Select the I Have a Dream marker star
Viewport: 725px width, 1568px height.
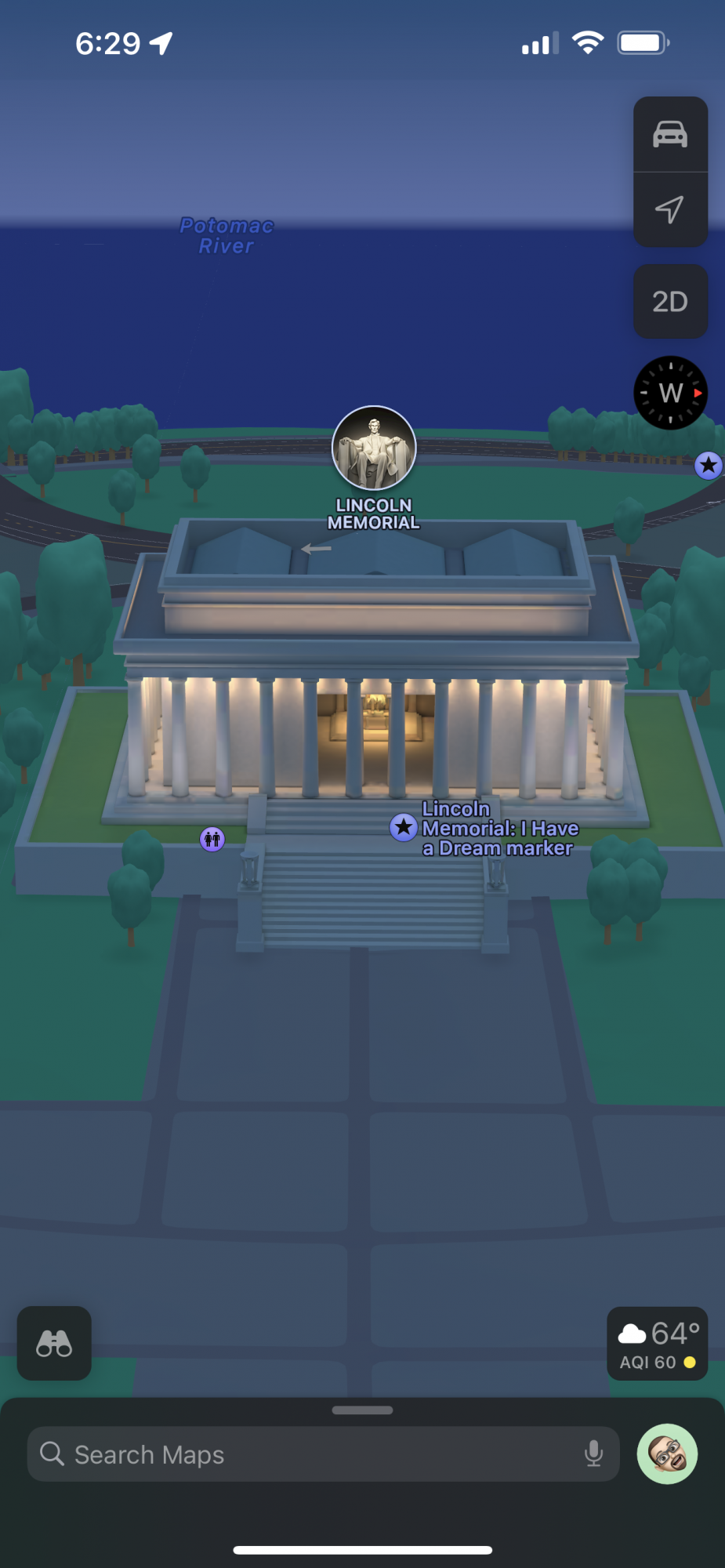404,826
